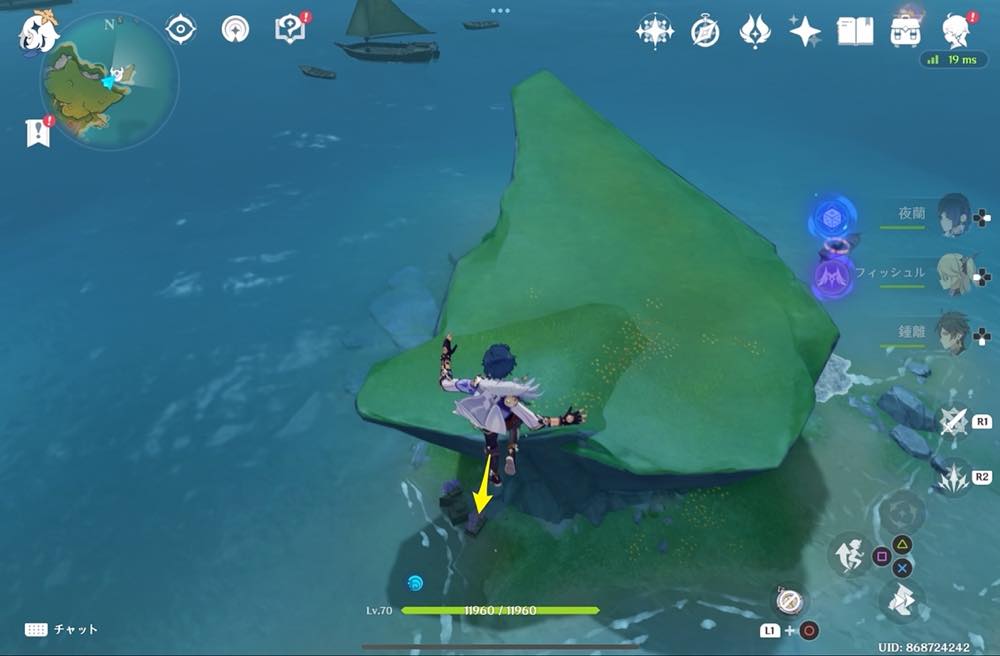This screenshot has width=1000, height=656.
Task: Switch to party member 鍾離
Action: coord(953,333)
